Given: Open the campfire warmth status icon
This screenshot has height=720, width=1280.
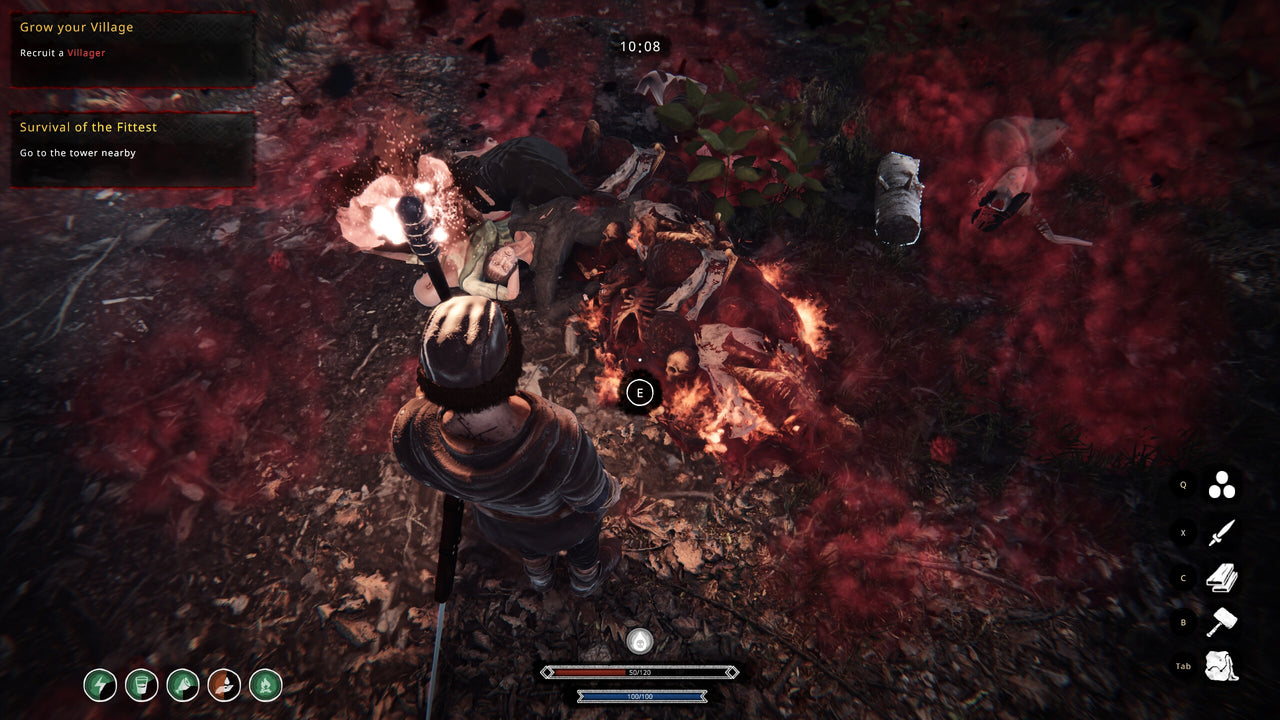Looking at the screenshot, I should pos(265,685).
